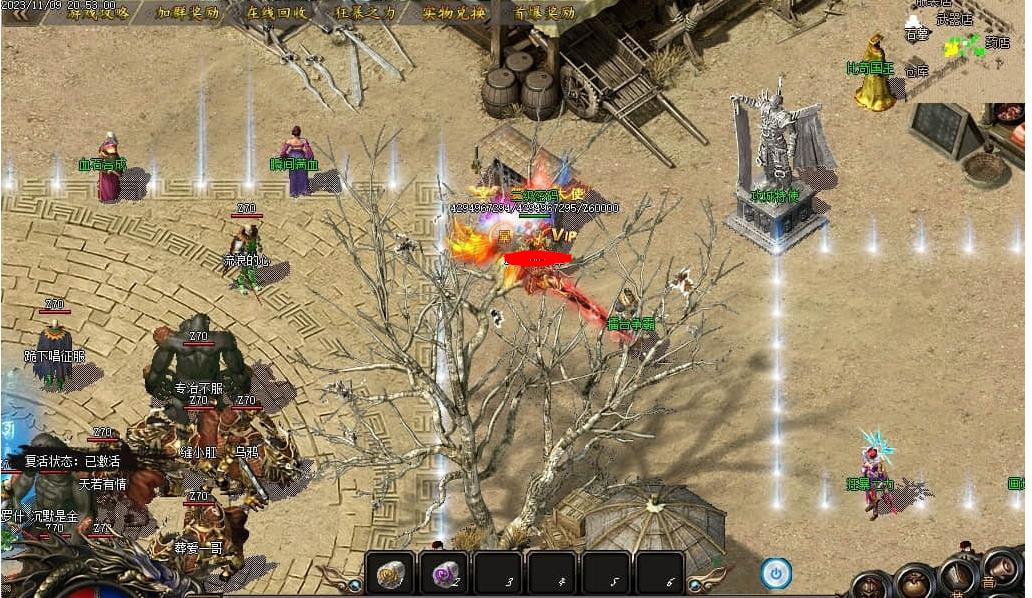Image resolution: width=1032 pixels, height=598 pixels.
Task: Open the bag pouch icon in the corner
Action: point(913,583)
